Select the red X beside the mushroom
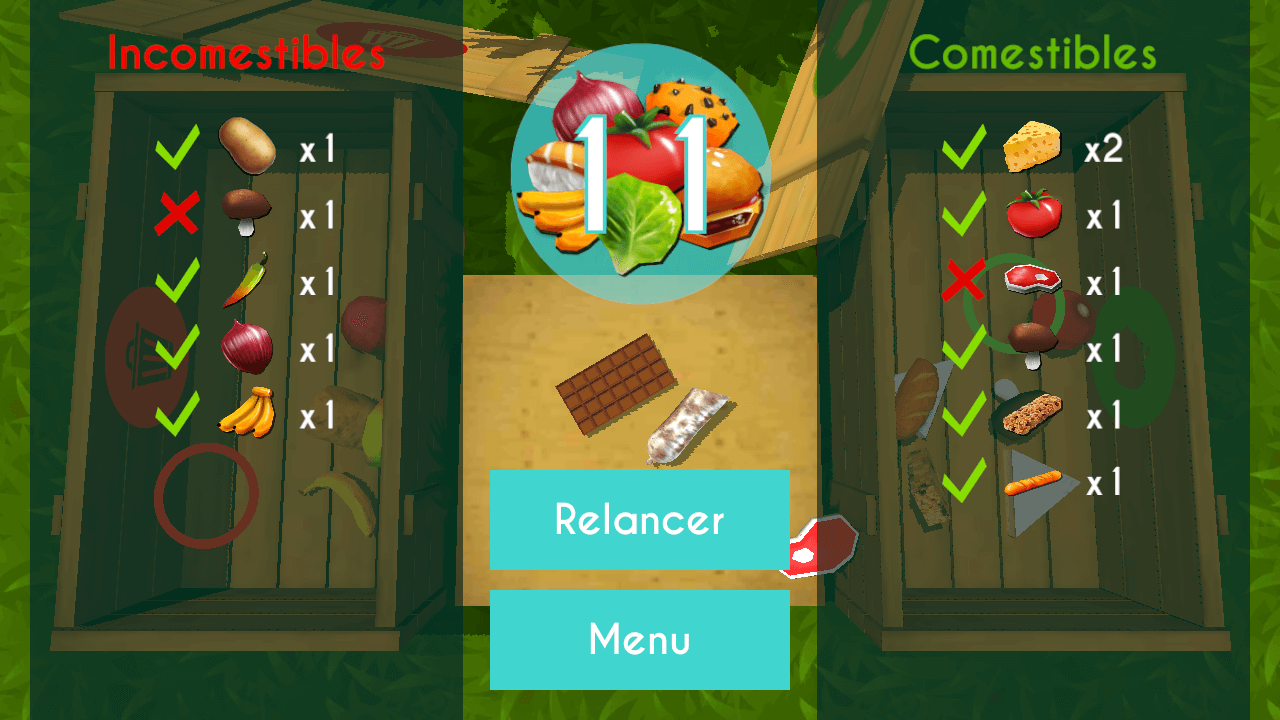 pos(175,211)
